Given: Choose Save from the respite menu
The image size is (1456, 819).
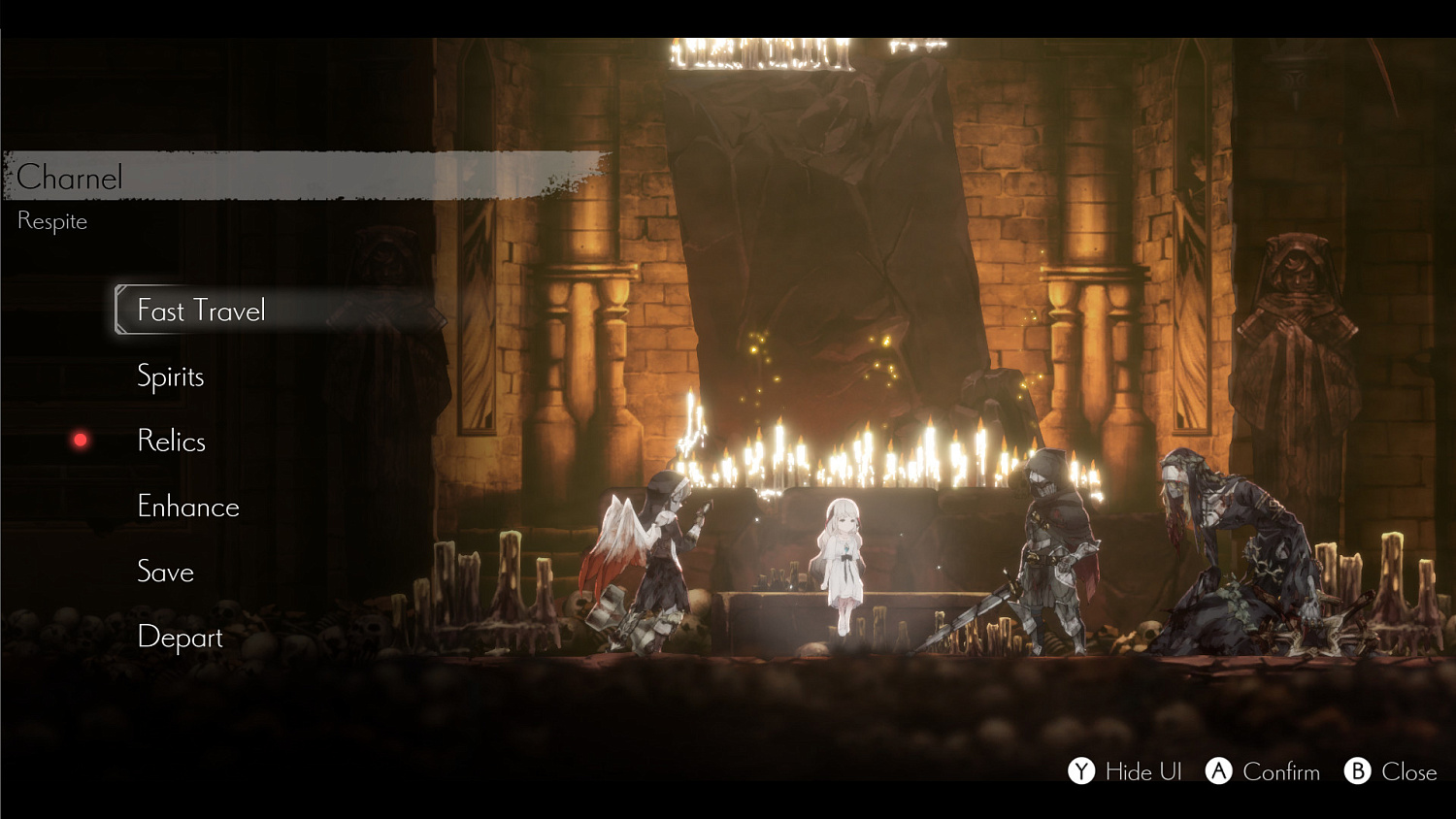Looking at the screenshot, I should tap(167, 573).
